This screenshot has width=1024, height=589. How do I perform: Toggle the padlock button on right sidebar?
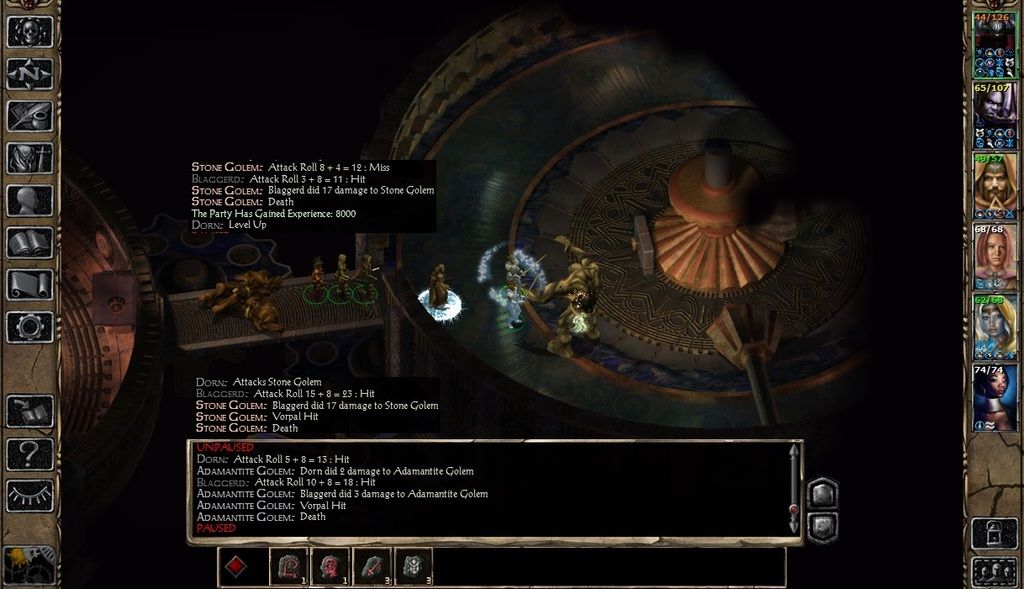point(994,532)
